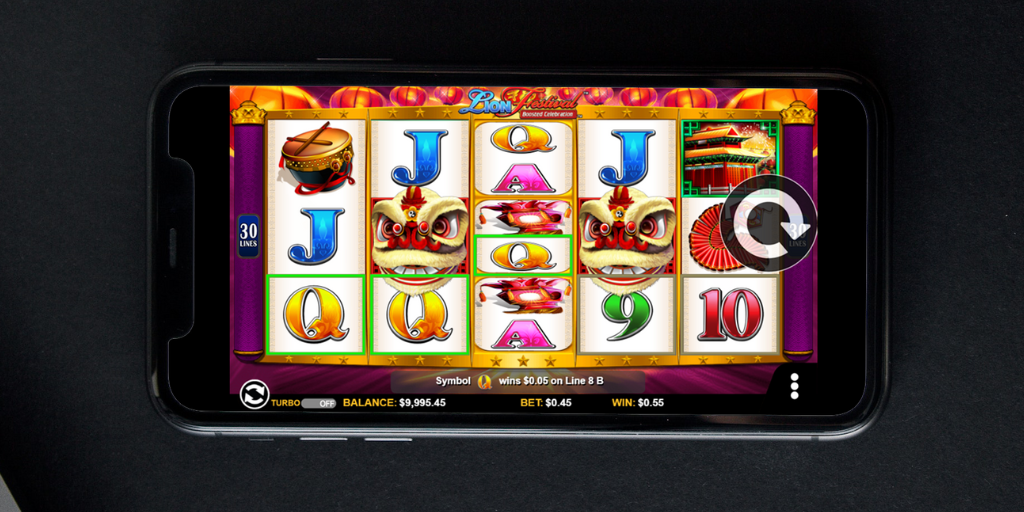The image size is (1024, 512).
Task: Activate the autoplay double-arrow icon
Action: pos(255,395)
